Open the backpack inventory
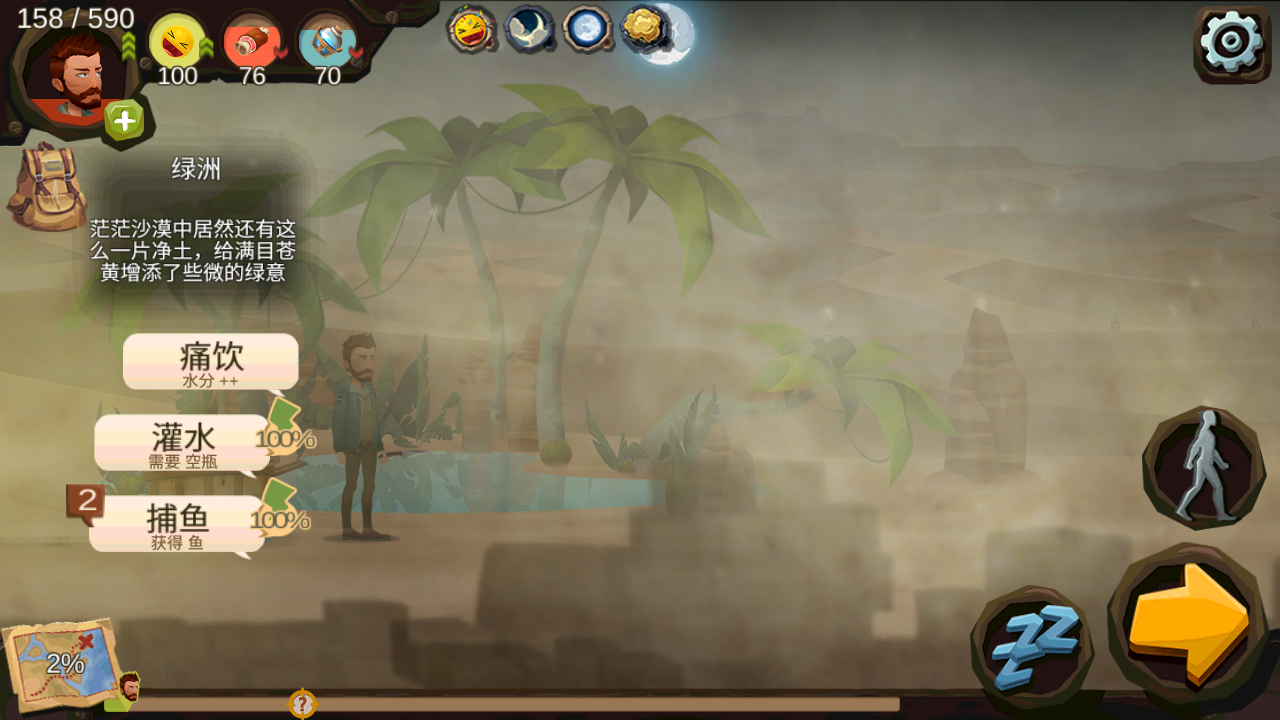 [x=45, y=186]
